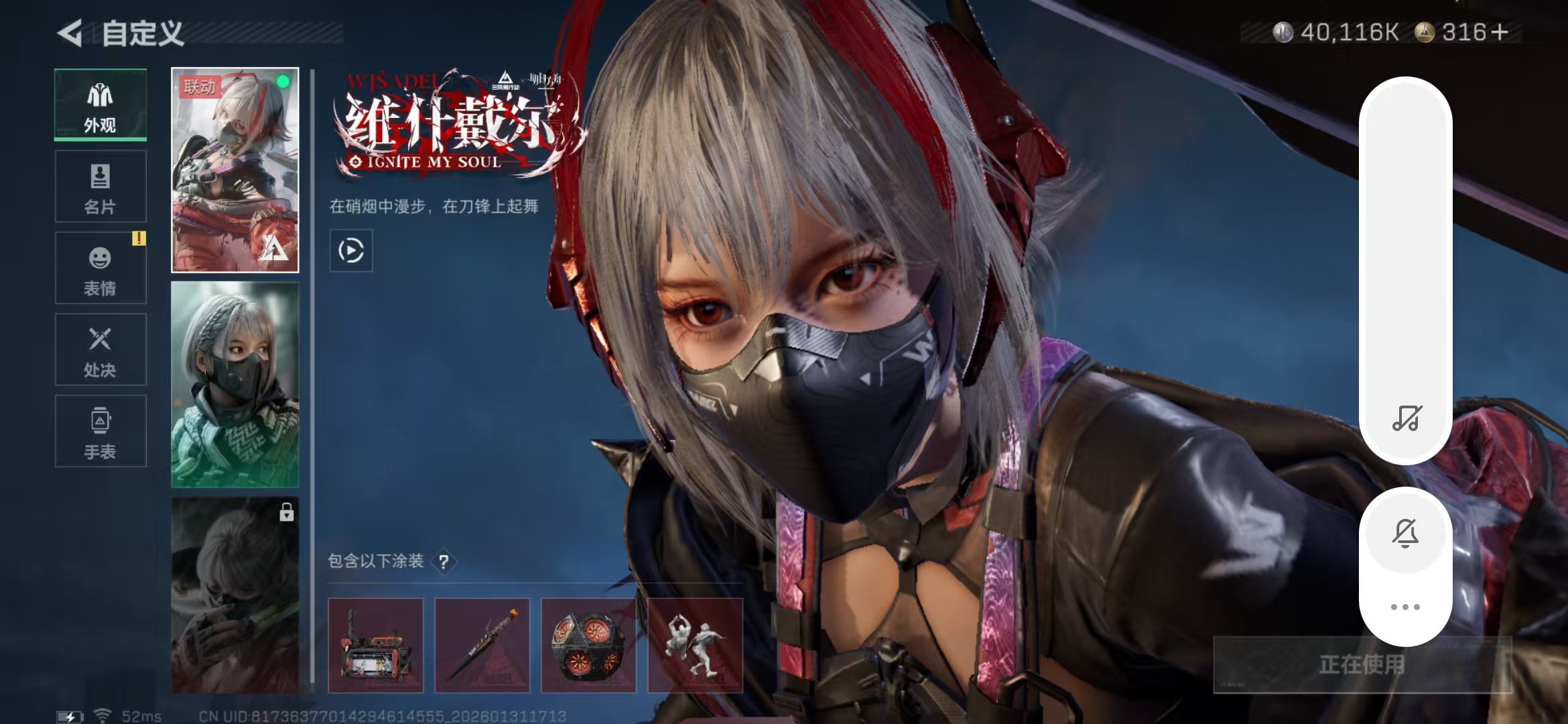Go back using the arrow beside 自定义
The image size is (1568, 724).
click(70, 33)
